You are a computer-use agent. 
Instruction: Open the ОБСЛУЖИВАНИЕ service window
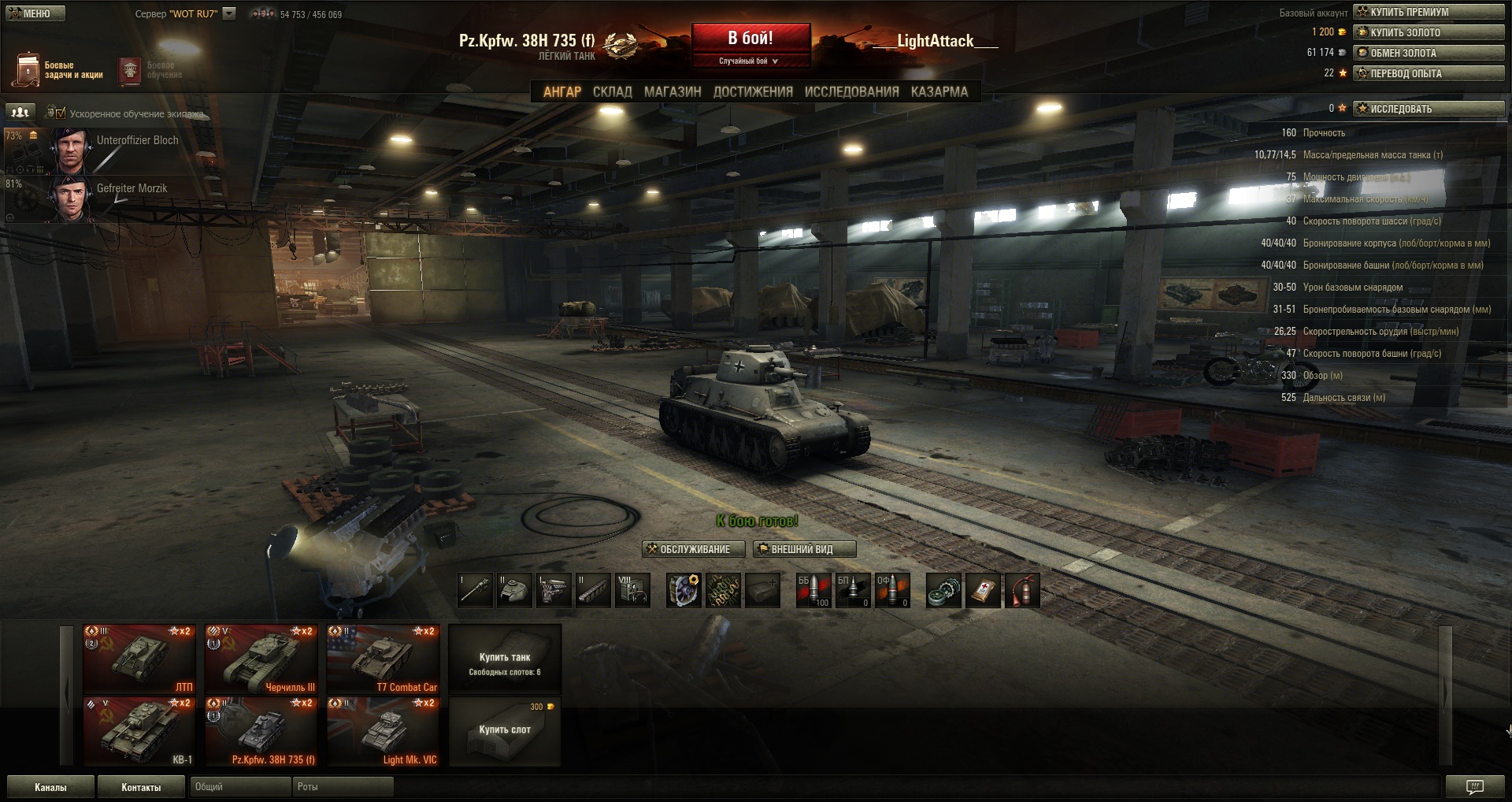pyautogui.click(x=688, y=549)
